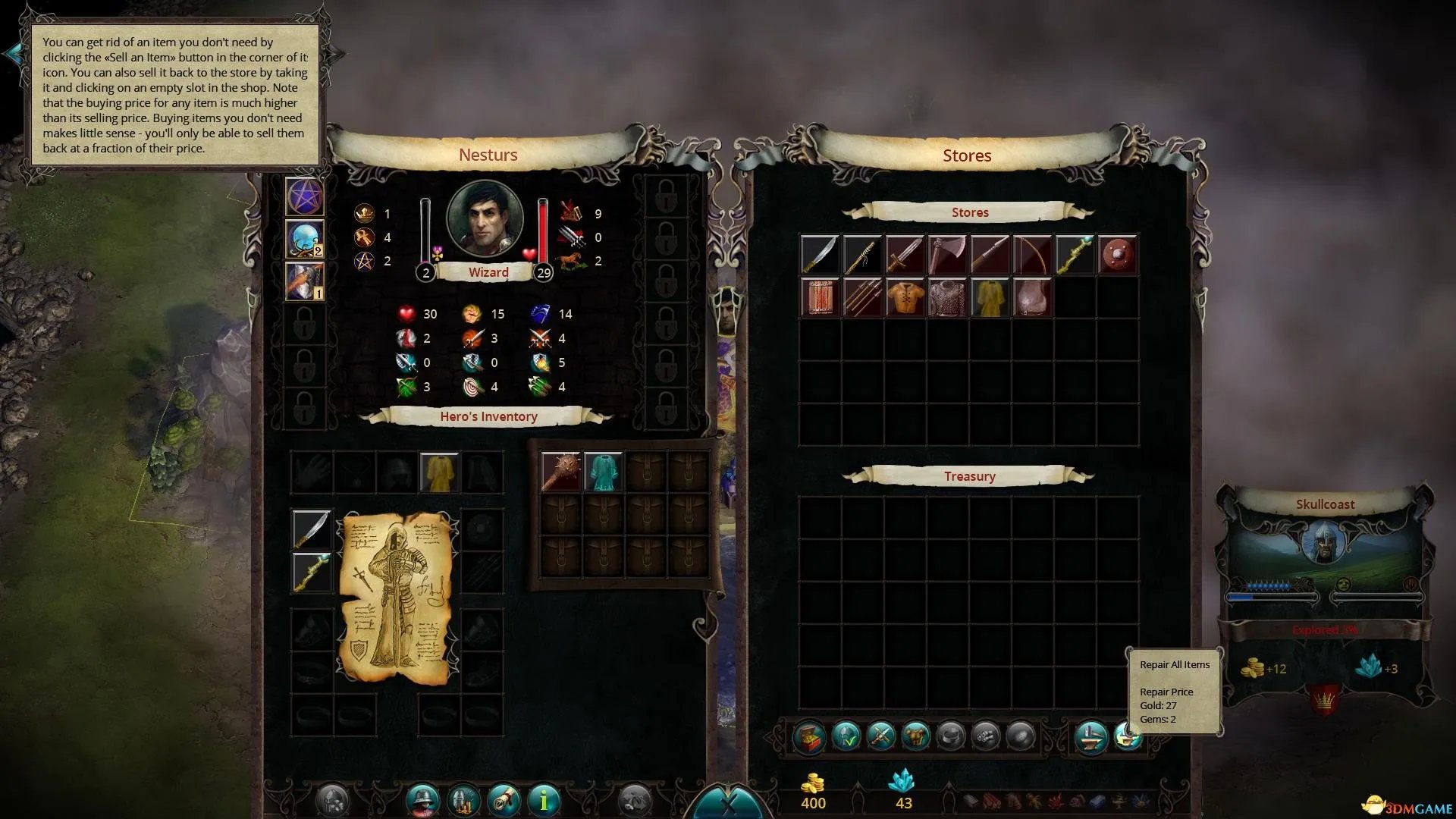Click the anvil and hammer repair button

pos(1091,736)
